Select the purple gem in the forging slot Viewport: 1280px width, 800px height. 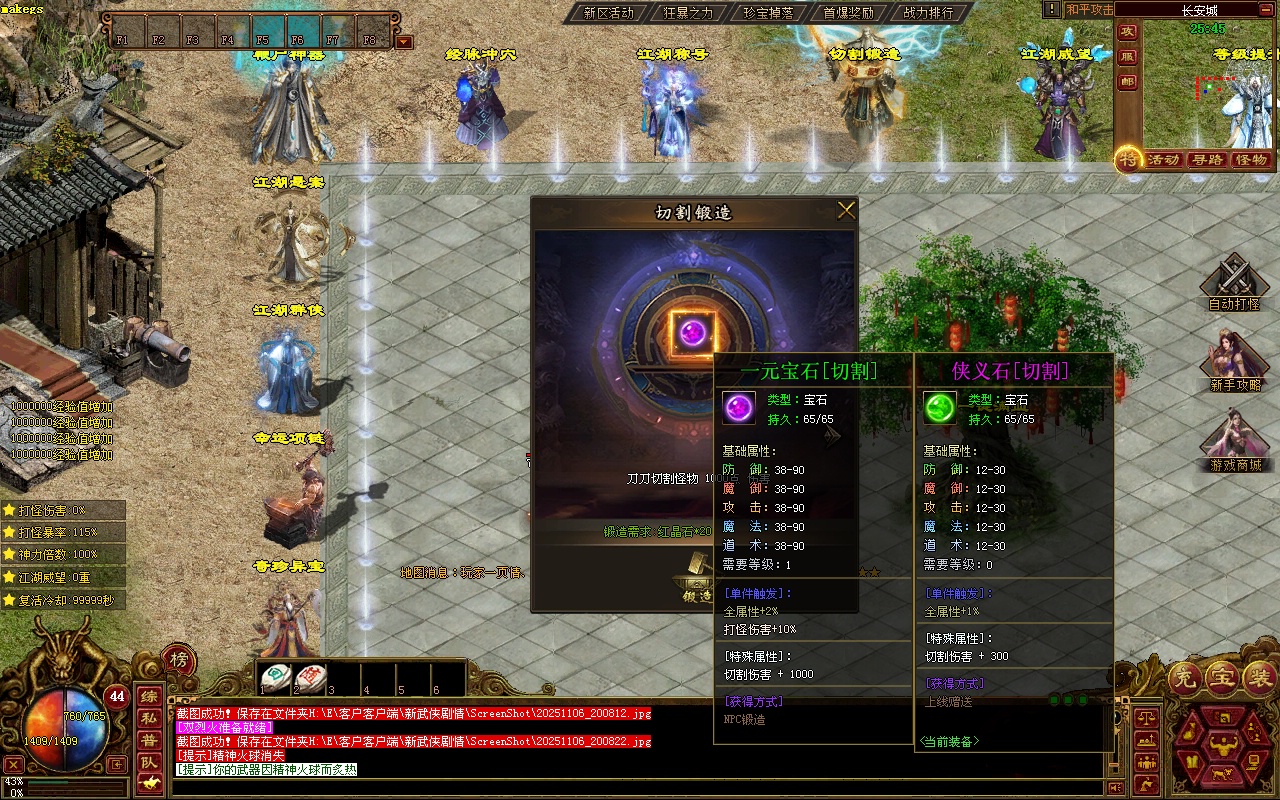pos(692,330)
